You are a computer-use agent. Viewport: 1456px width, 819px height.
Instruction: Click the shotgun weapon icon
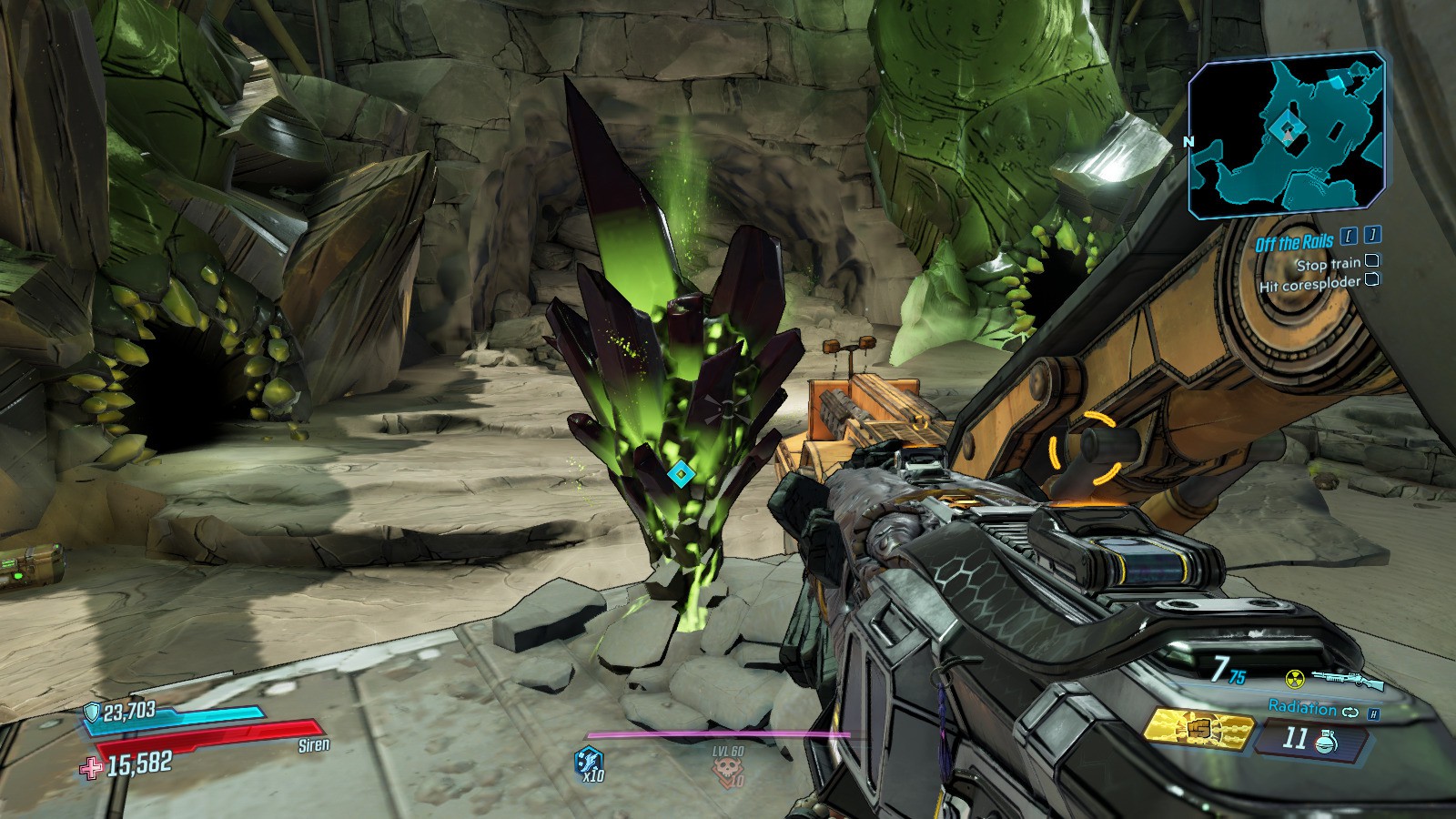[x=1347, y=679]
